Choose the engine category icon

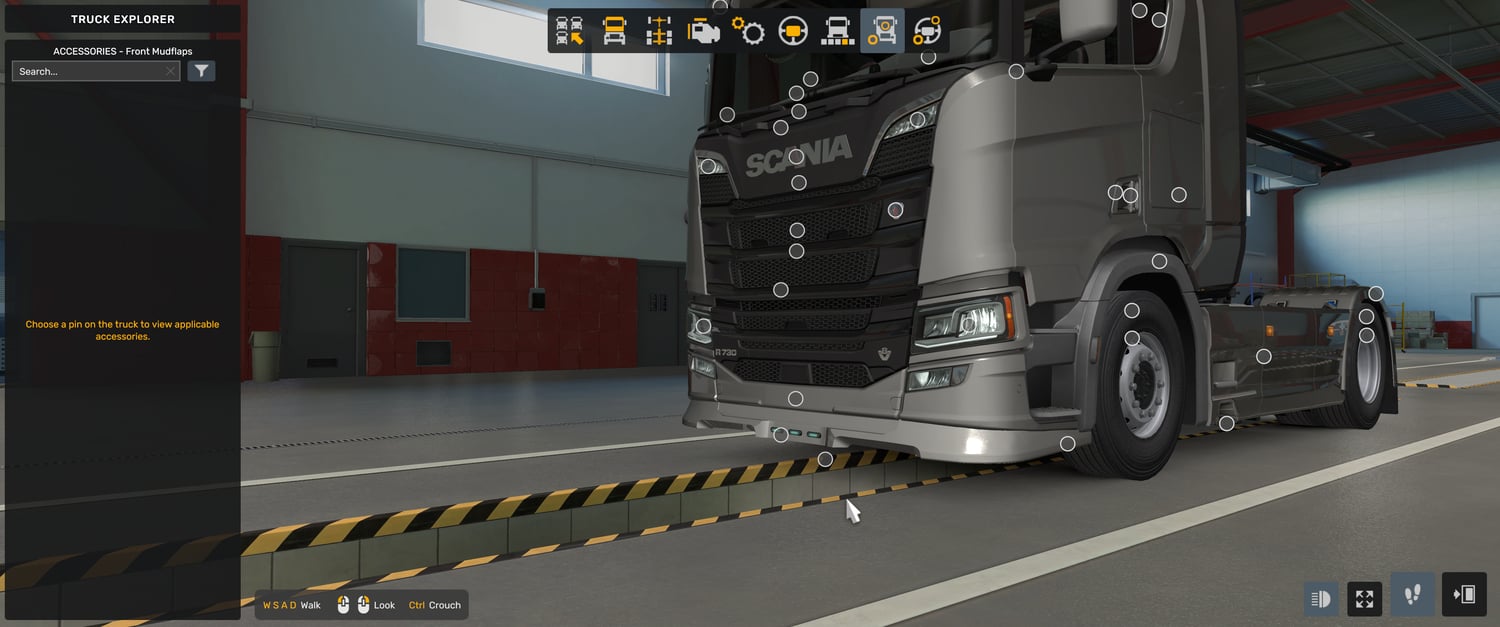(704, 31)
